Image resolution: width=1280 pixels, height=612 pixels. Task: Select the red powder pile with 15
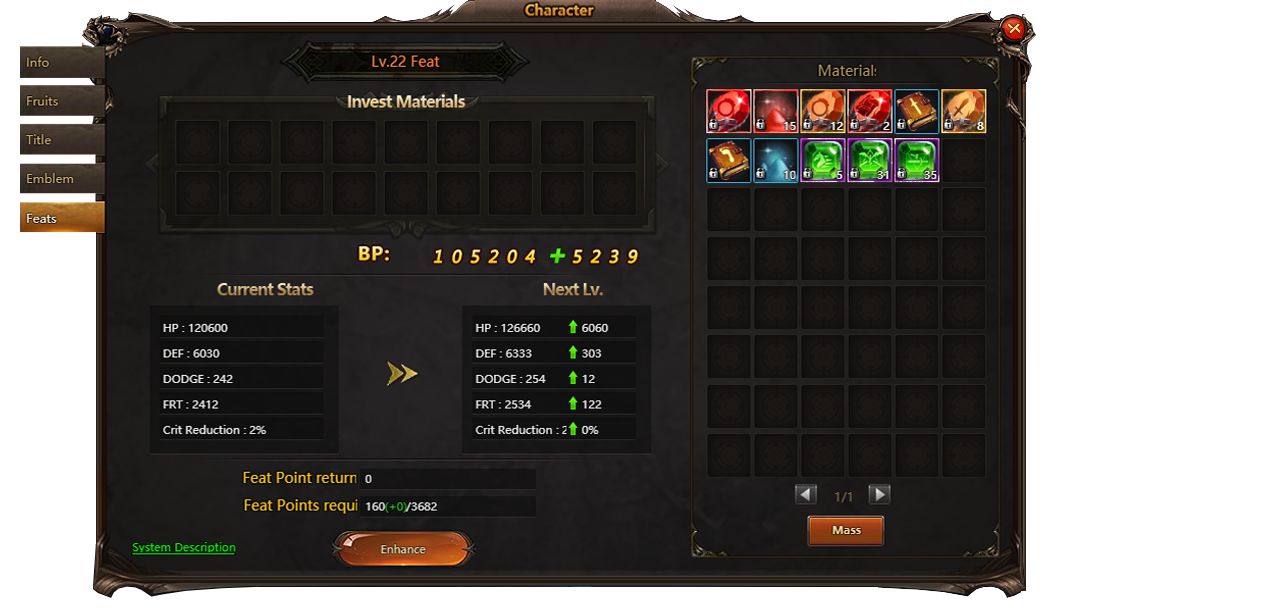pyautogui.click(x=776, y=111)
